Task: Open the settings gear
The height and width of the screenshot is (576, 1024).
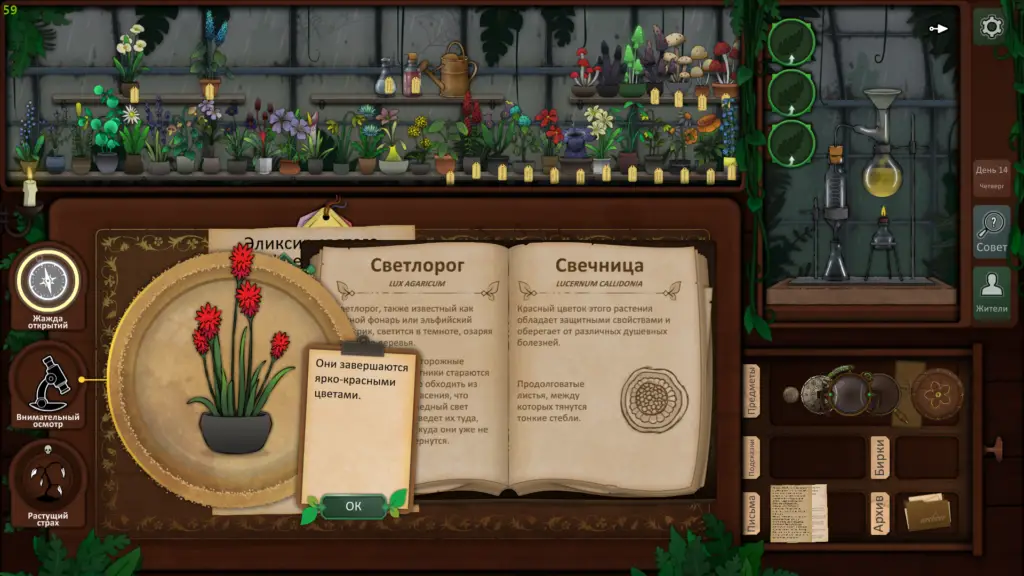Action: click(x=991, y=27)
